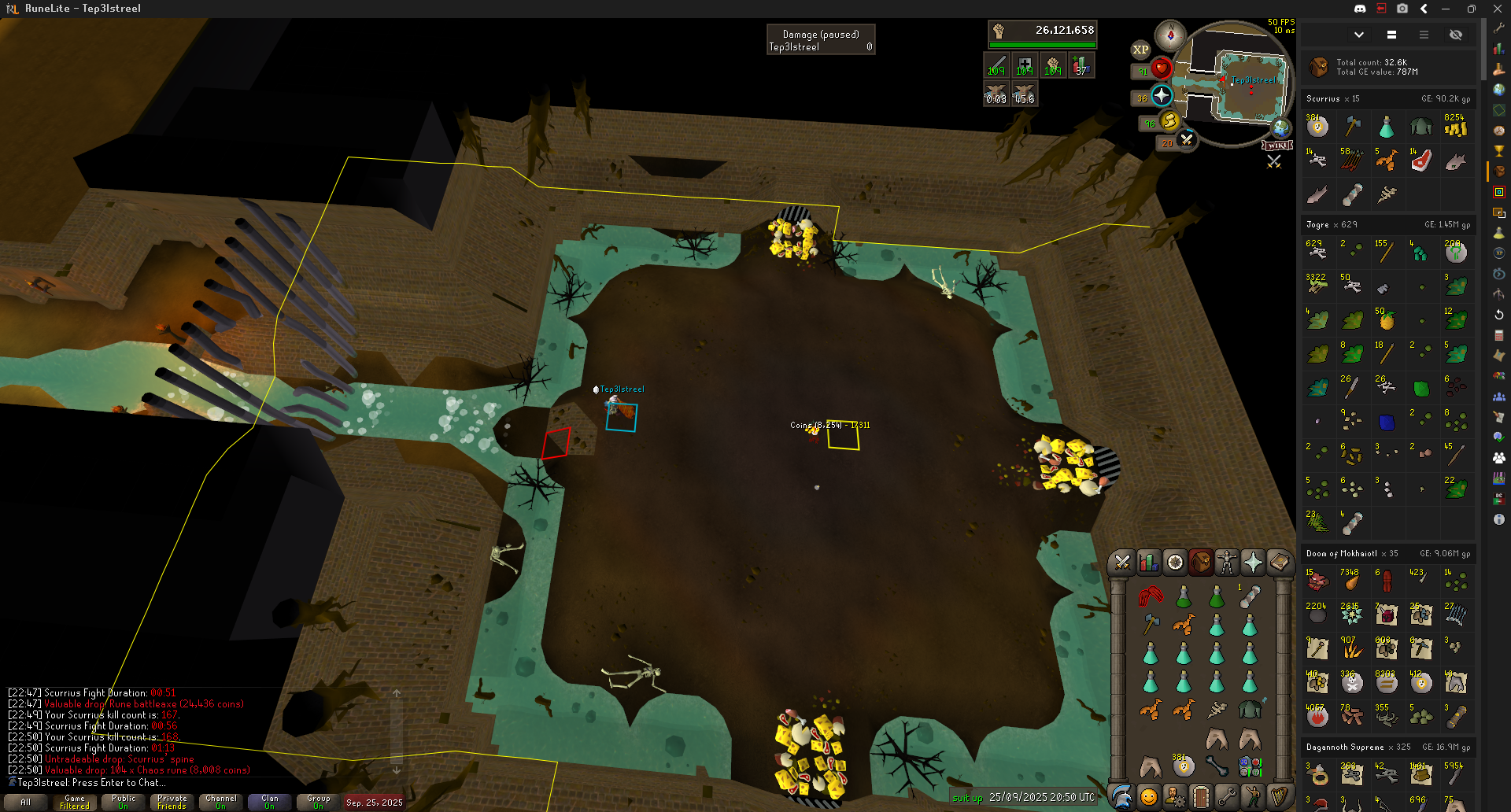Activate the special attack orb

1187,140
